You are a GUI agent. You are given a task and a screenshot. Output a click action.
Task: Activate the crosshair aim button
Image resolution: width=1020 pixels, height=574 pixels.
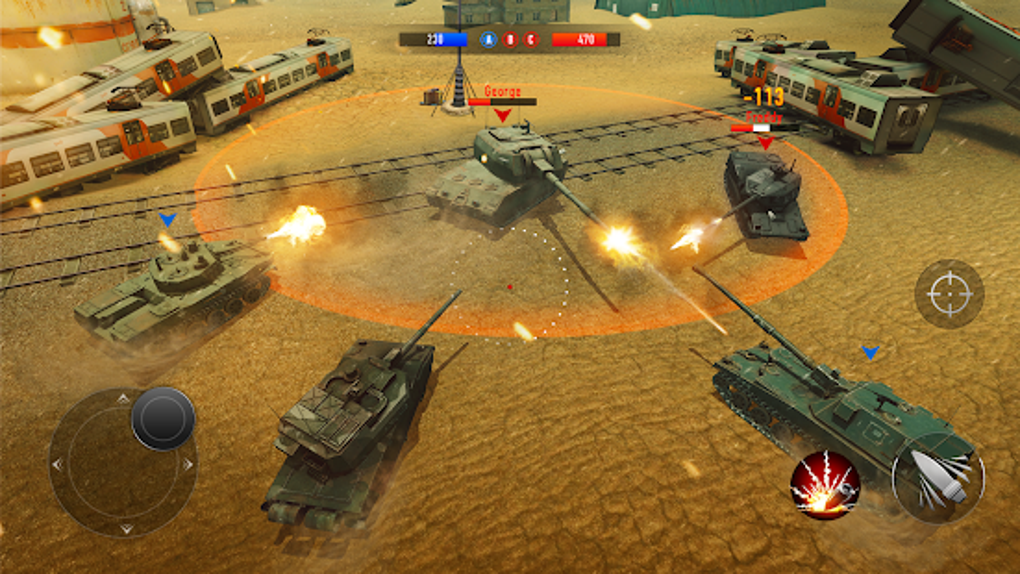point(949,294)
